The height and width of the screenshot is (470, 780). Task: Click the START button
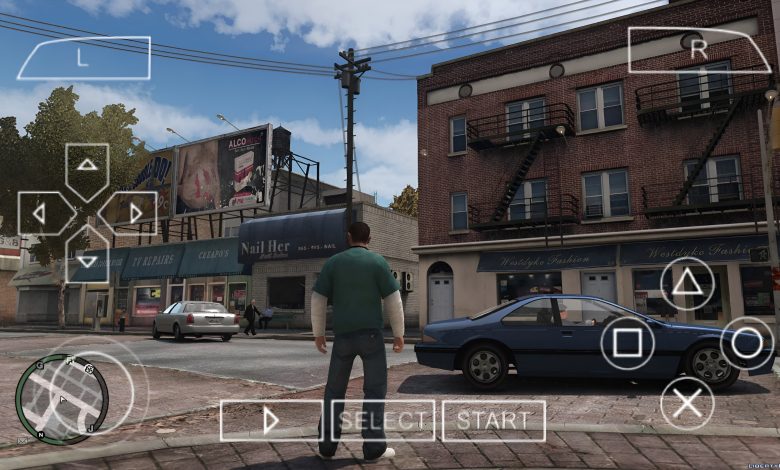494,421
